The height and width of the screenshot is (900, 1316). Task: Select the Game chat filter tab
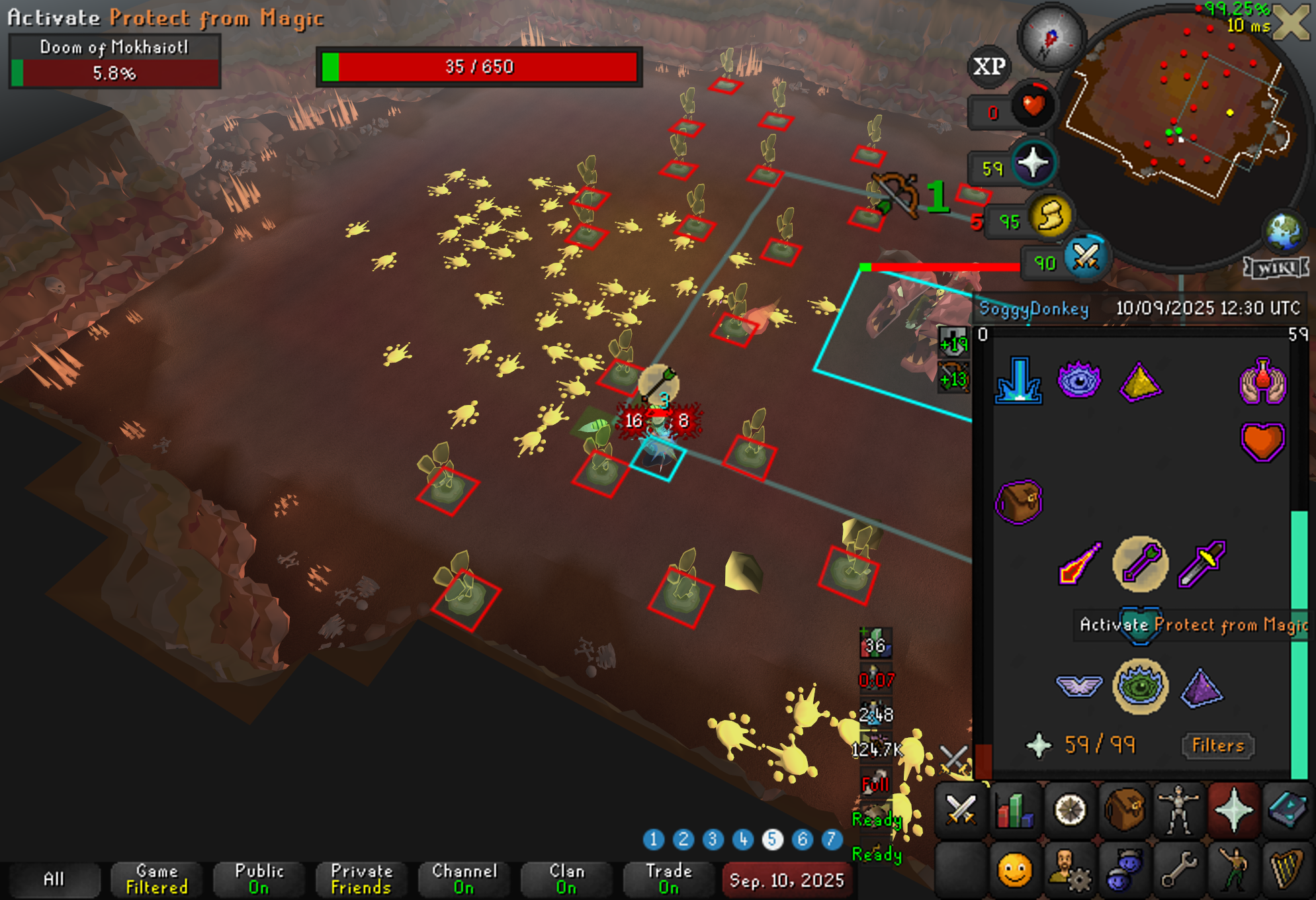click(x=157, y=879)
